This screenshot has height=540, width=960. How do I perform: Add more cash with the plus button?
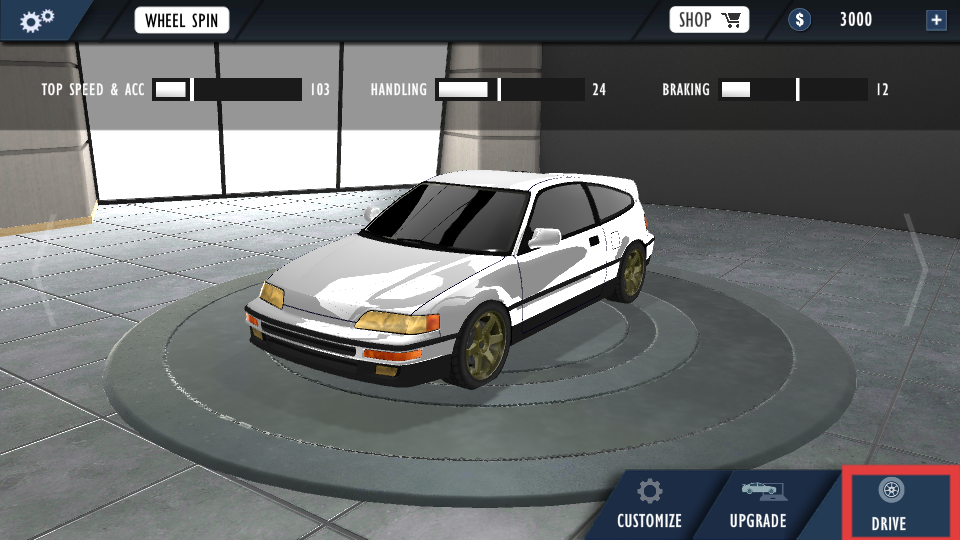936,20
